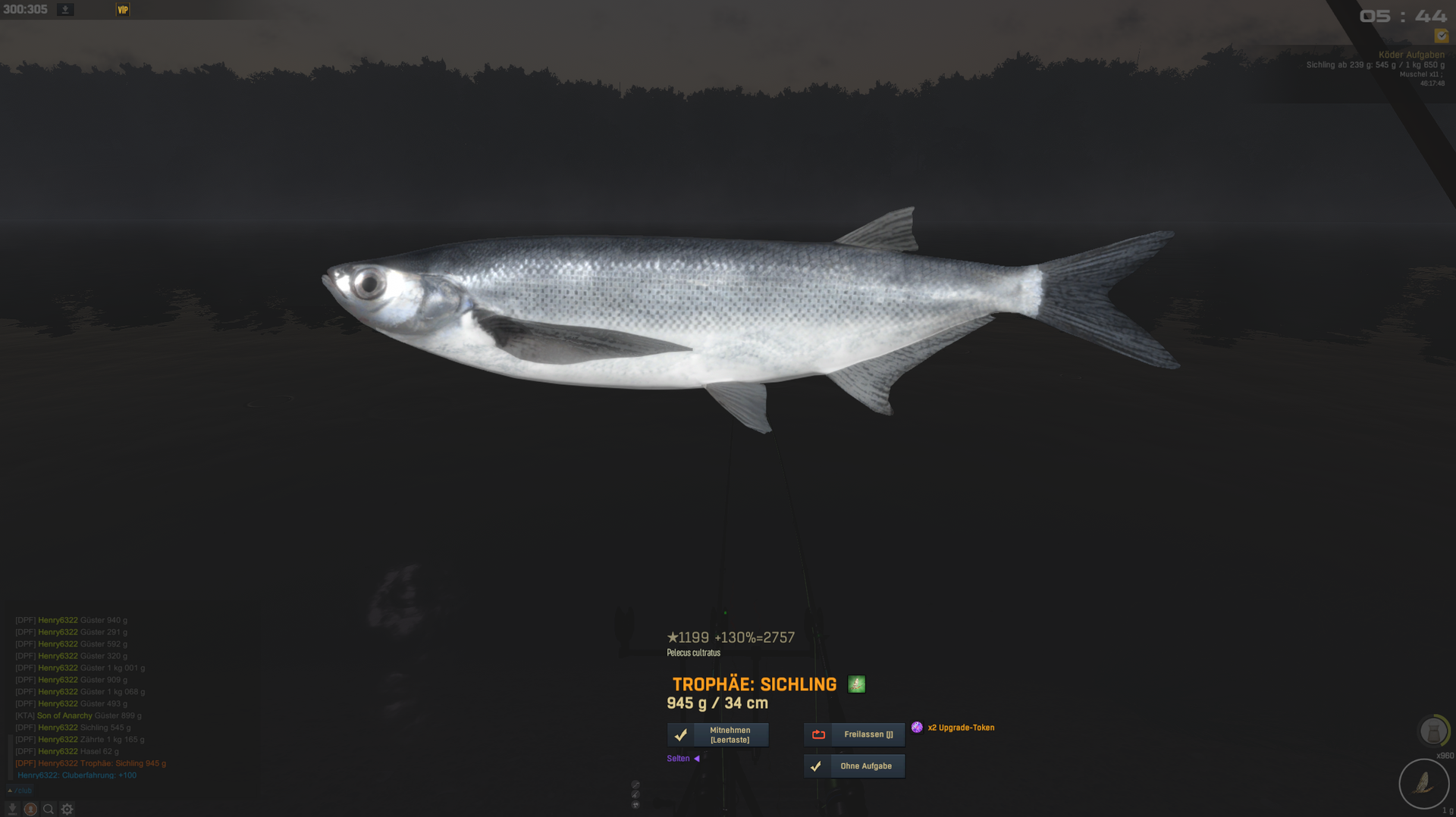Click the Trophäe: Sichling chat message
Screen dimensions: 1456x817
(91, 763)
